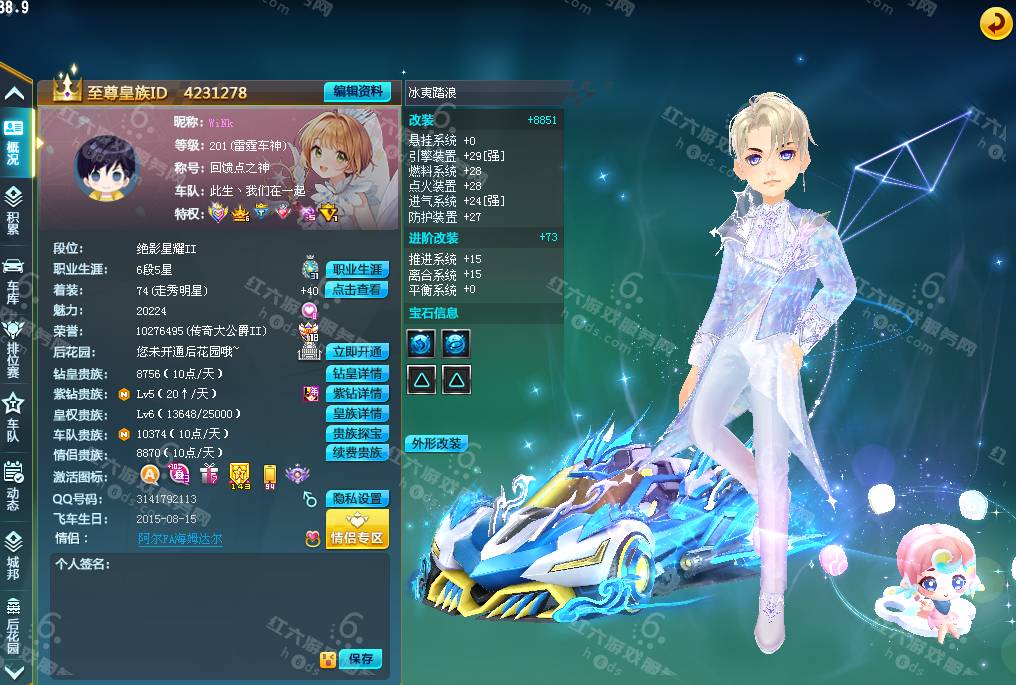Screen dimensions: 1016x685
Task: Open 皇族详情 royal details
Action: pyautogui.click(x=357, y=414)
